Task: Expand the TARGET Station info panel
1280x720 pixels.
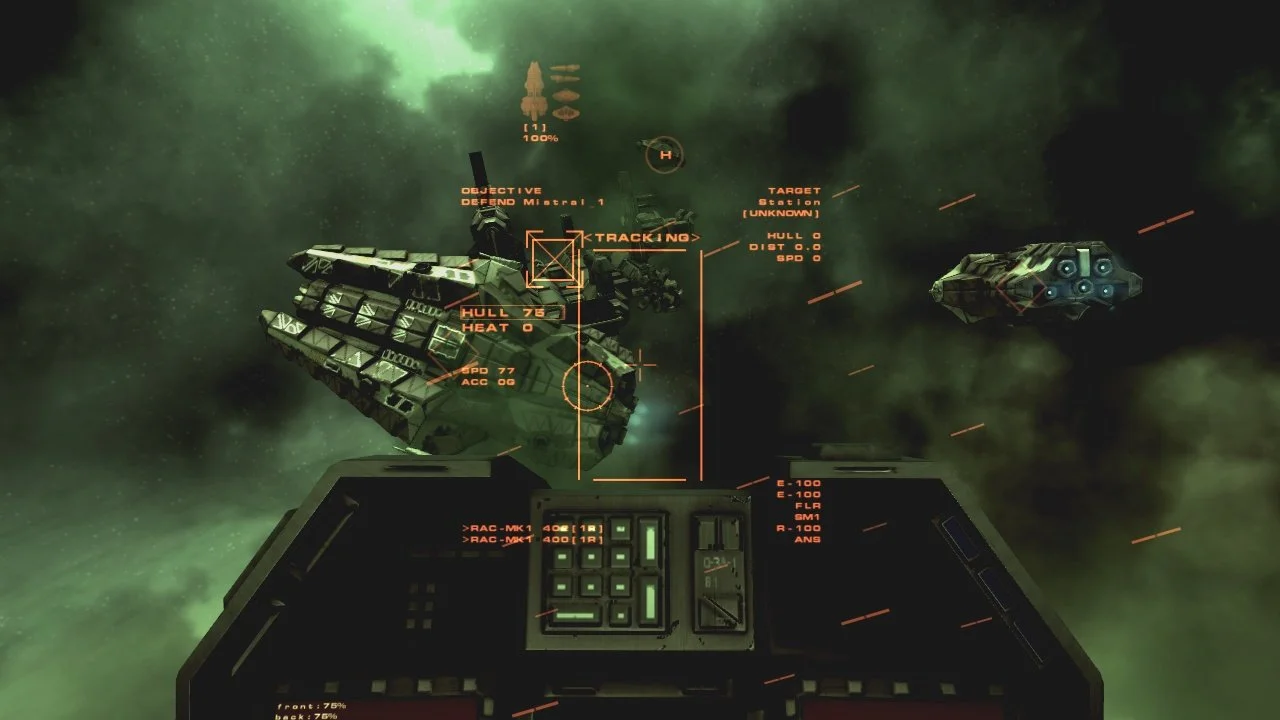Action: coord(793,197)
